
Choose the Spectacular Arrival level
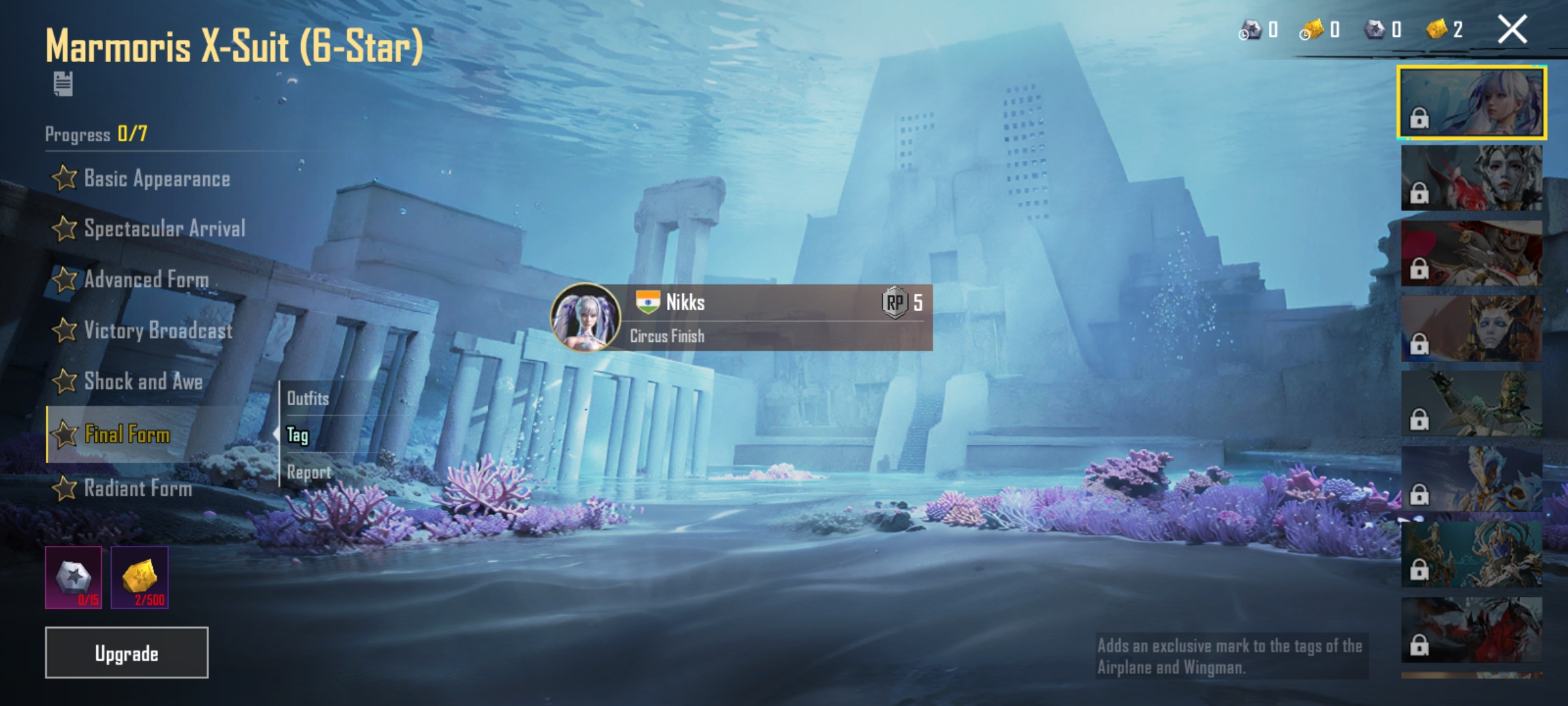pos(150,229)
